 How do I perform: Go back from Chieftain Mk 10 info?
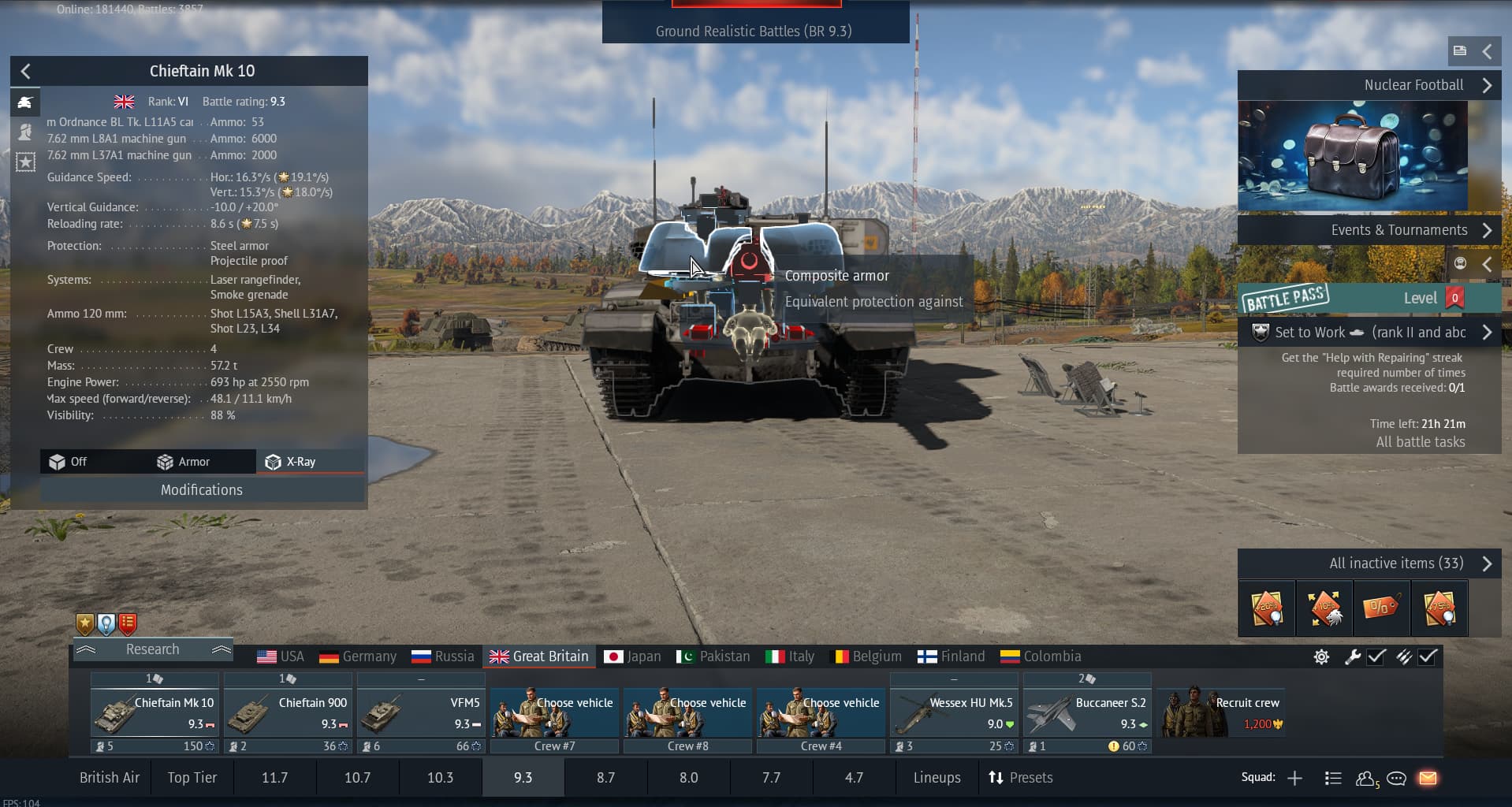26,72
